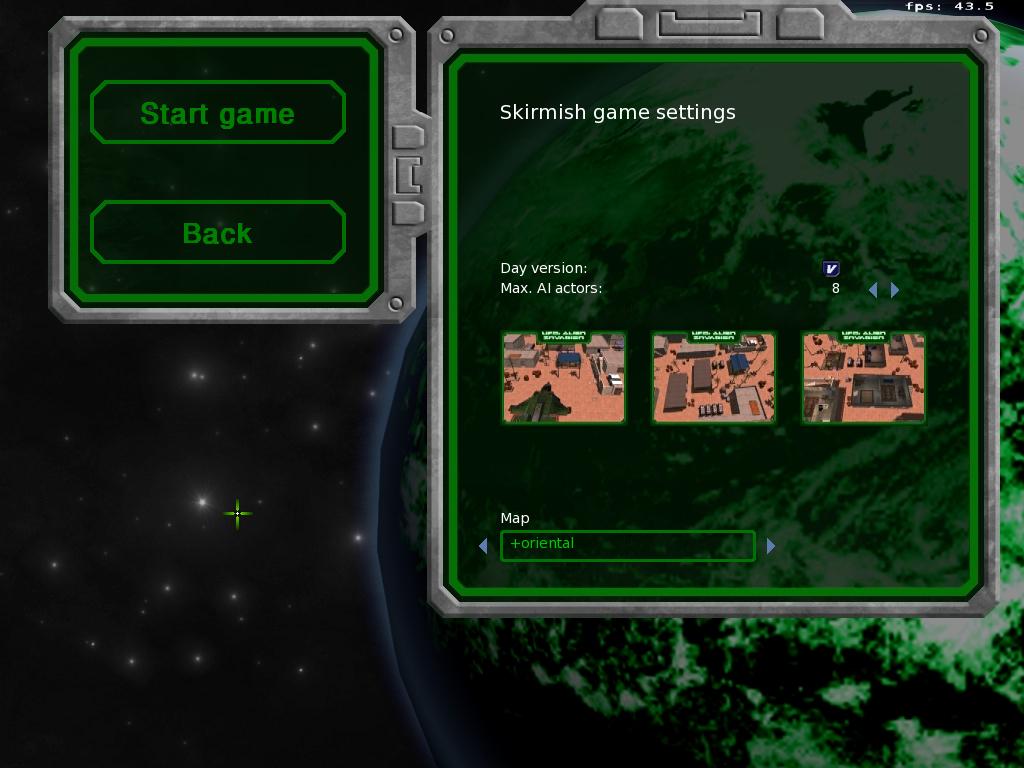Decrease Max. AI actors with left arrow
1024x768 pixels.
click(873, 289)
